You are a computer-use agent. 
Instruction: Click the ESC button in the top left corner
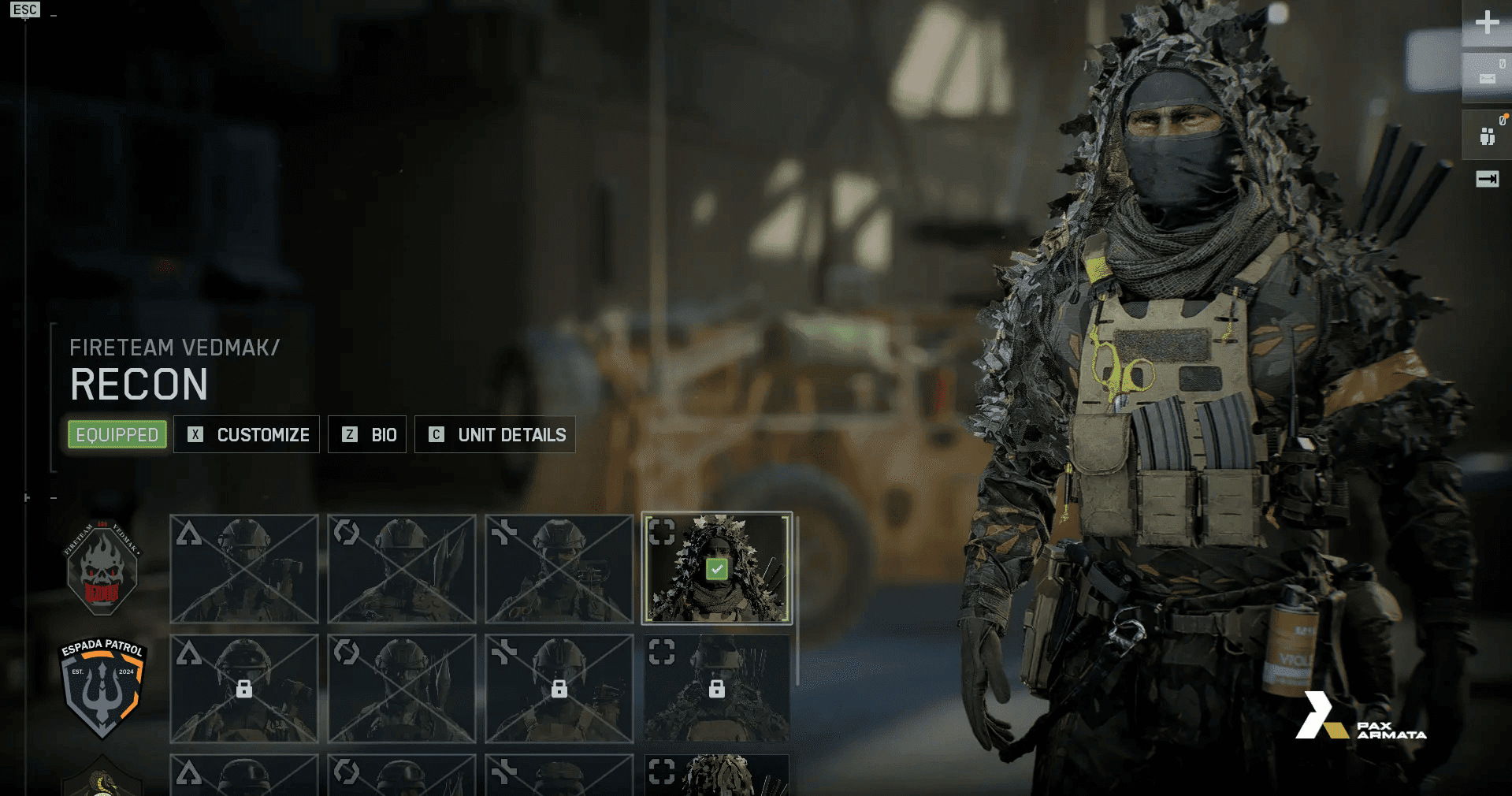point(26,9)
